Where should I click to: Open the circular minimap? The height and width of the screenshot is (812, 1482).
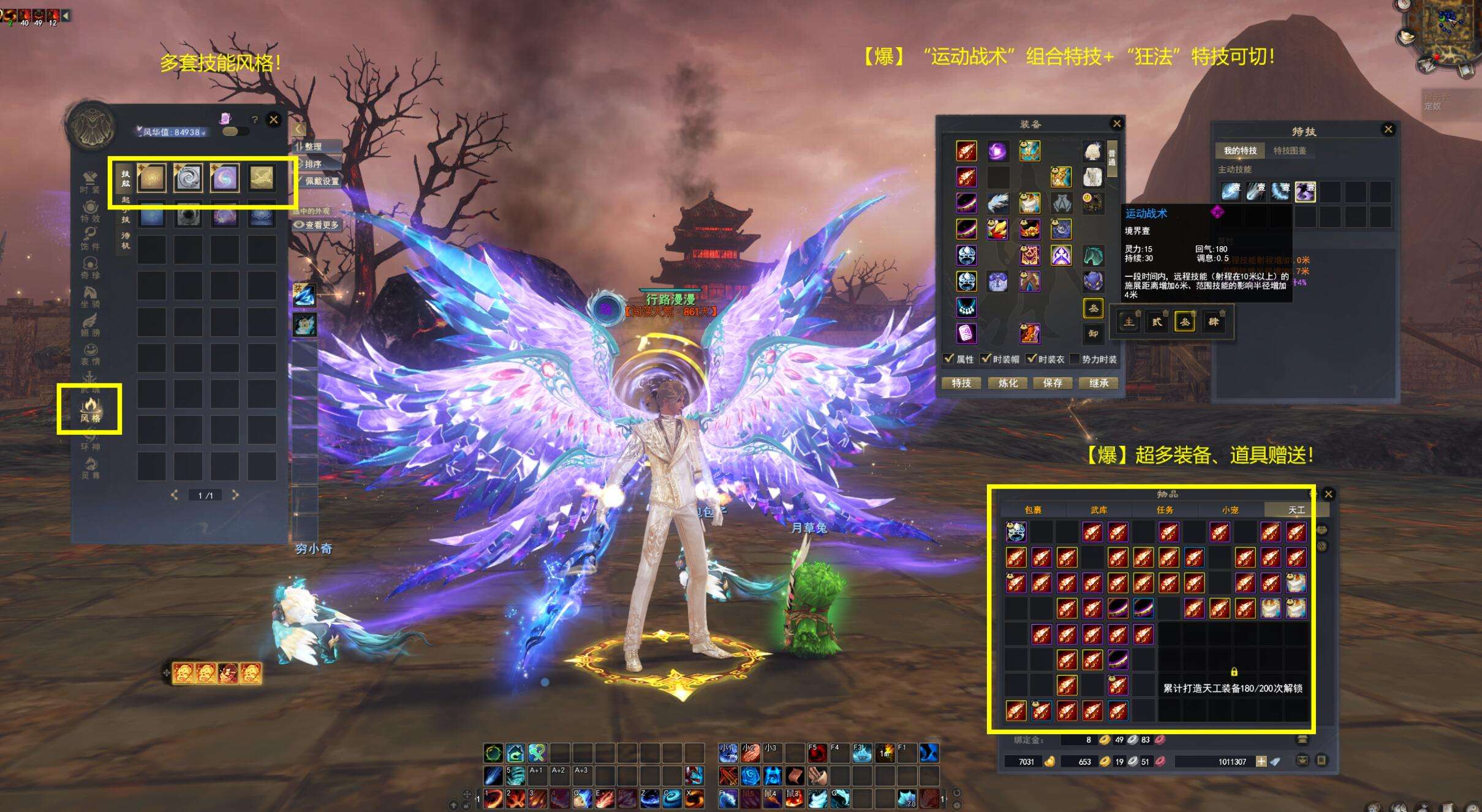(x=1446, y=31)
